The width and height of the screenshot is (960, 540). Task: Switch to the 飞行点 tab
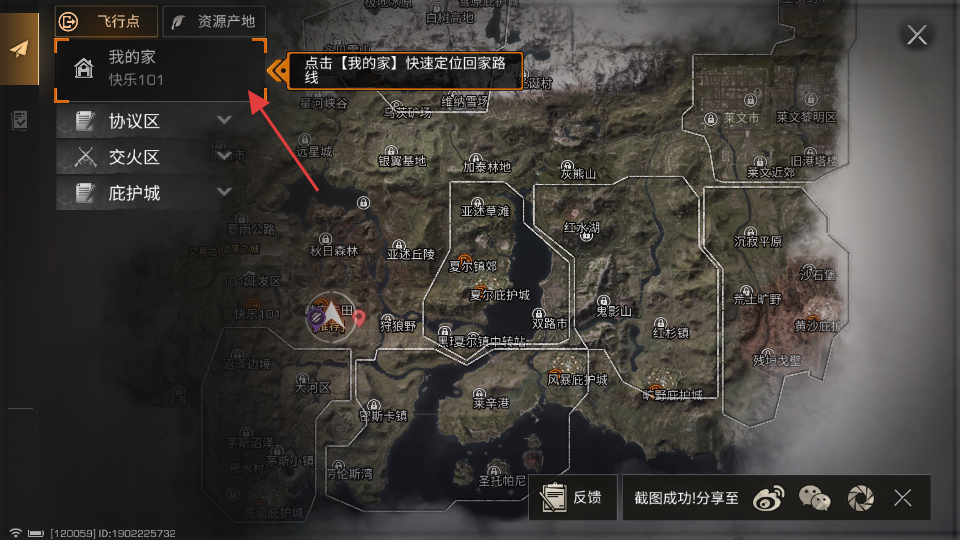[107, 20]
